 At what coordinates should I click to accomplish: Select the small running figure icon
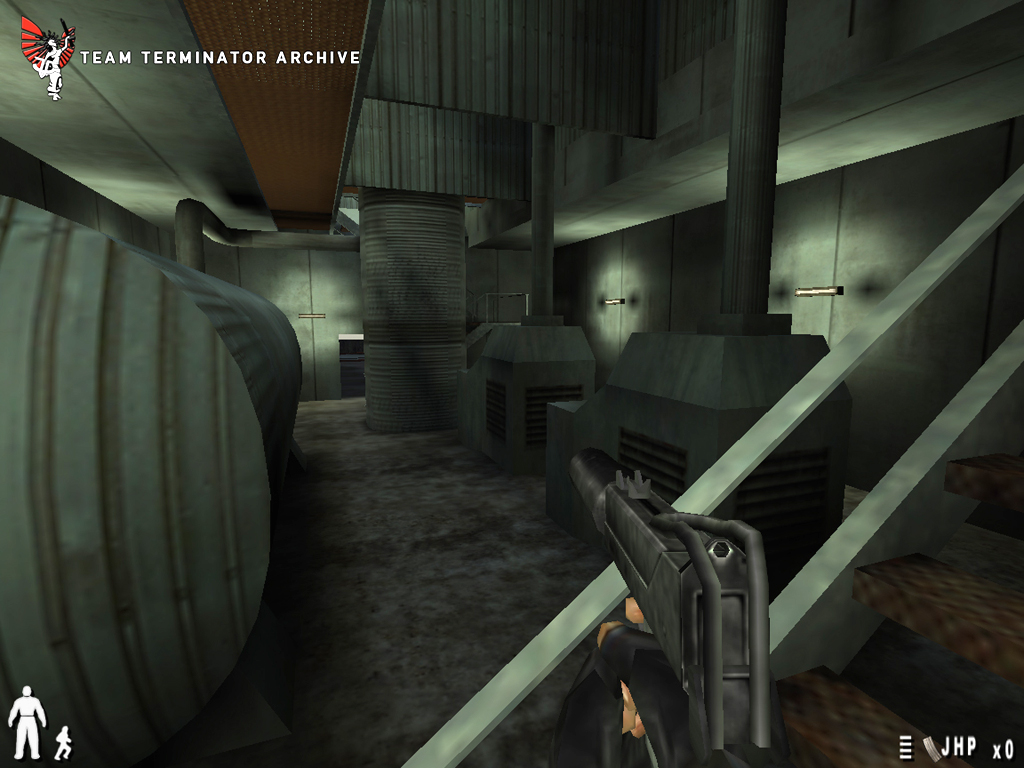[63, 741]
